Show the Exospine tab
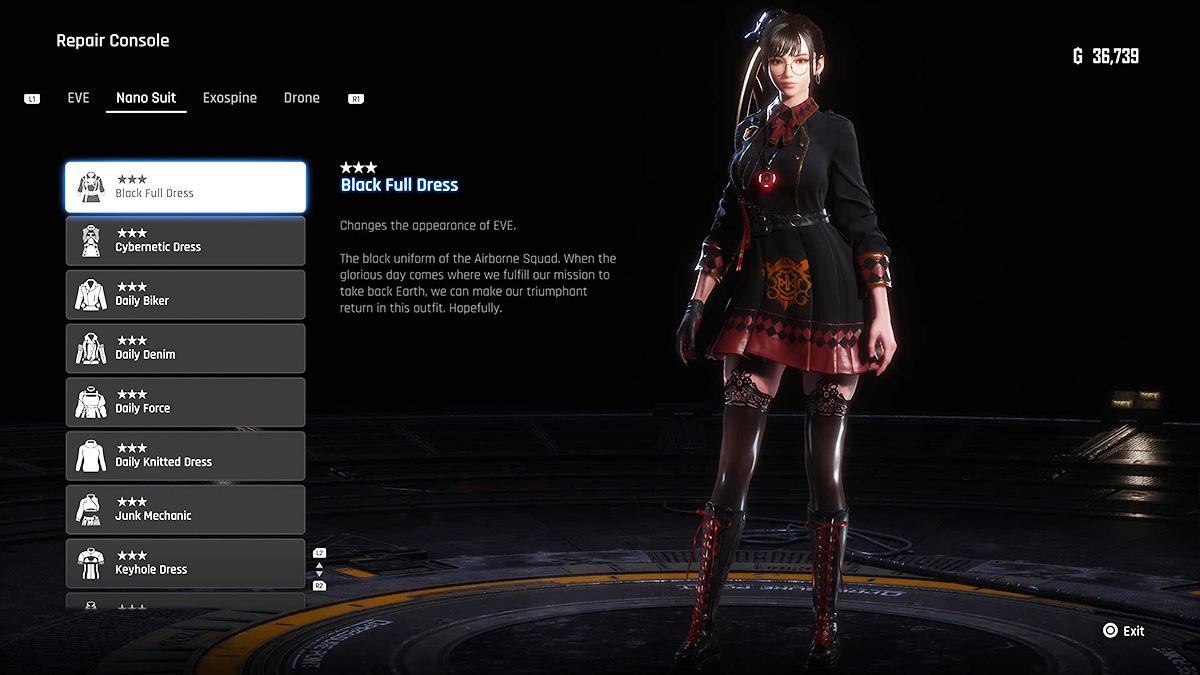 230,98
